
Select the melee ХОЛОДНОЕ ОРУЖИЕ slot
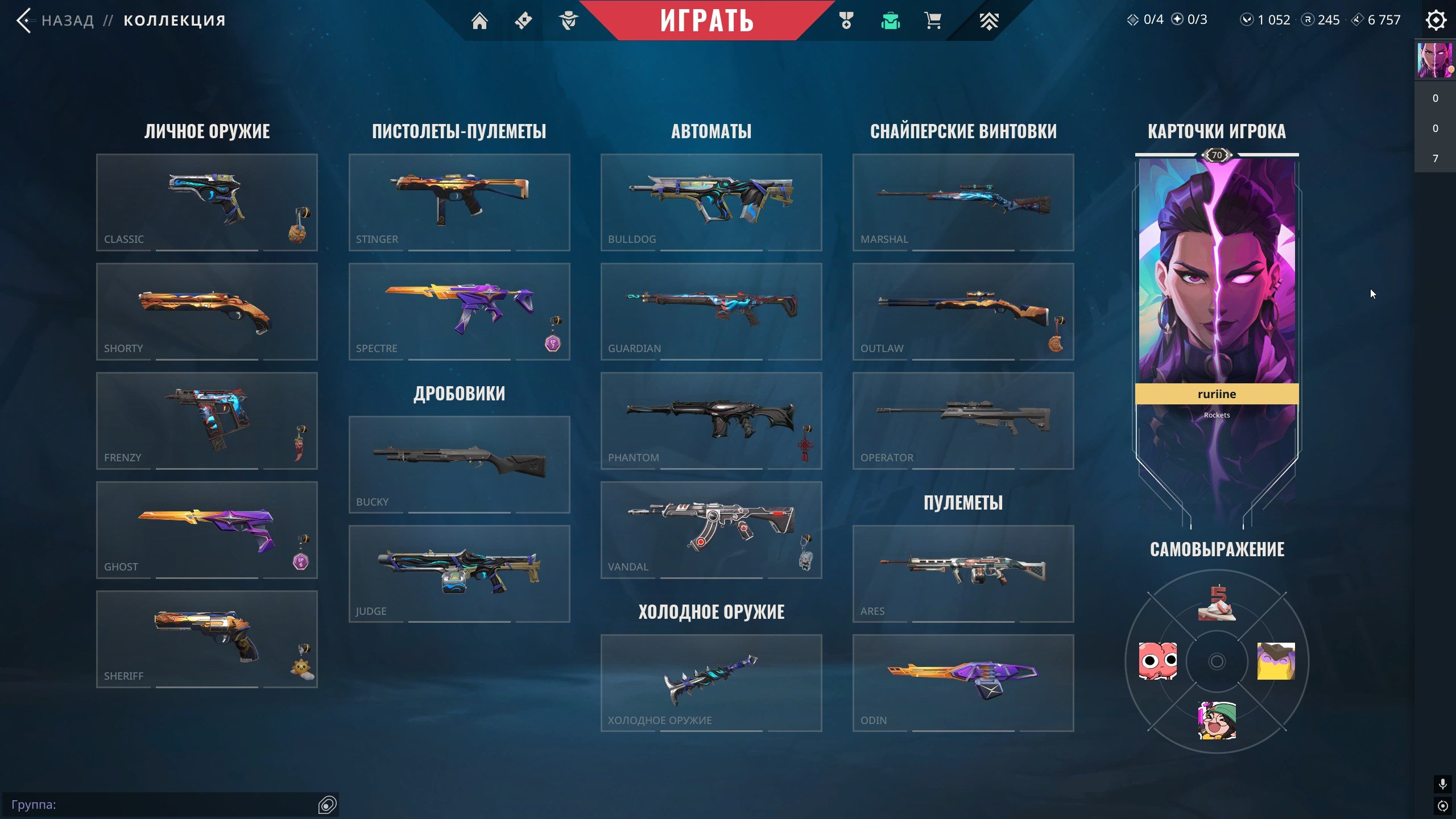[712, 682]
